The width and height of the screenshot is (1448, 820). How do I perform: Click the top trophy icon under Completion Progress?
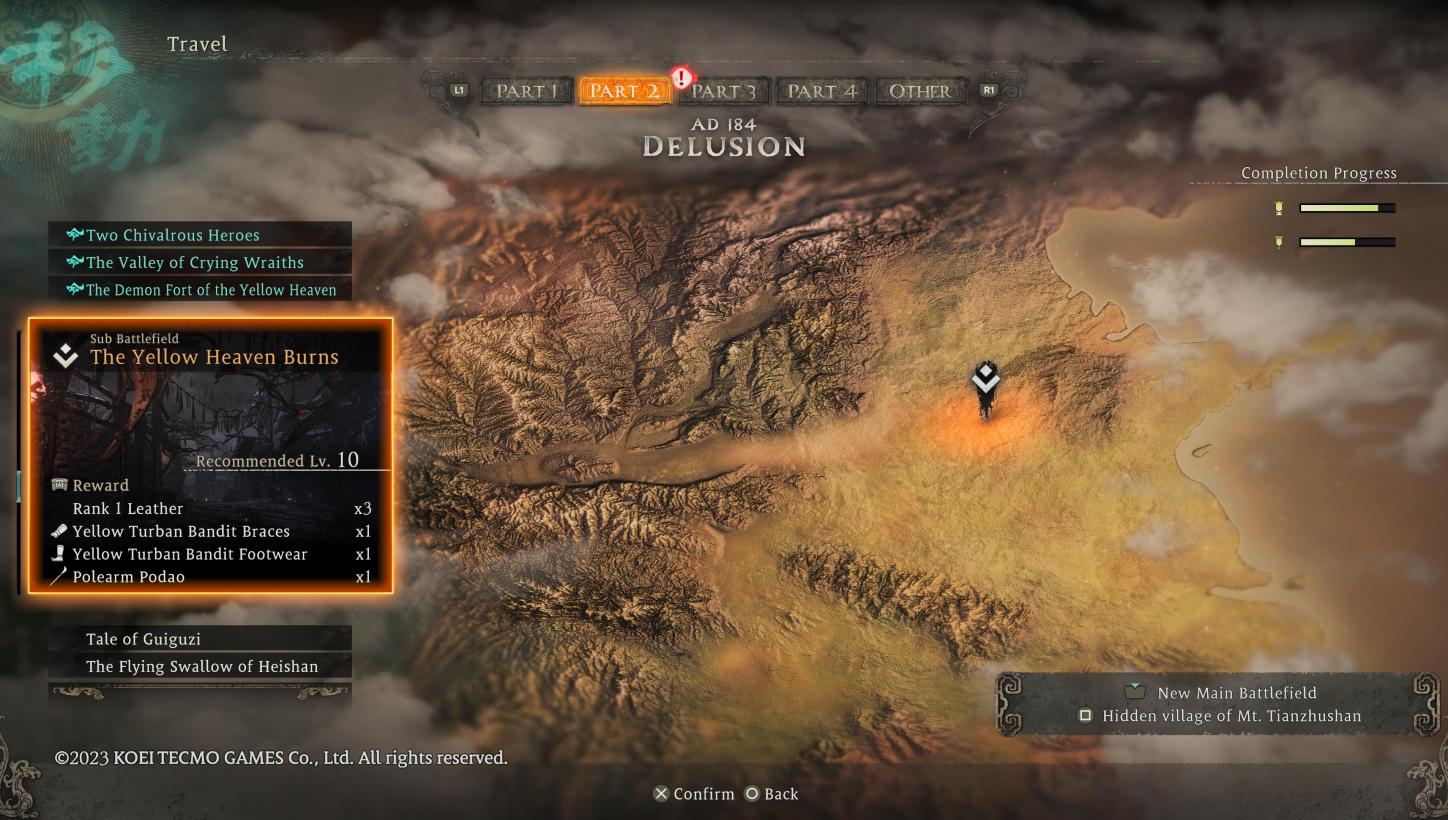click(x=1278, y=207)
